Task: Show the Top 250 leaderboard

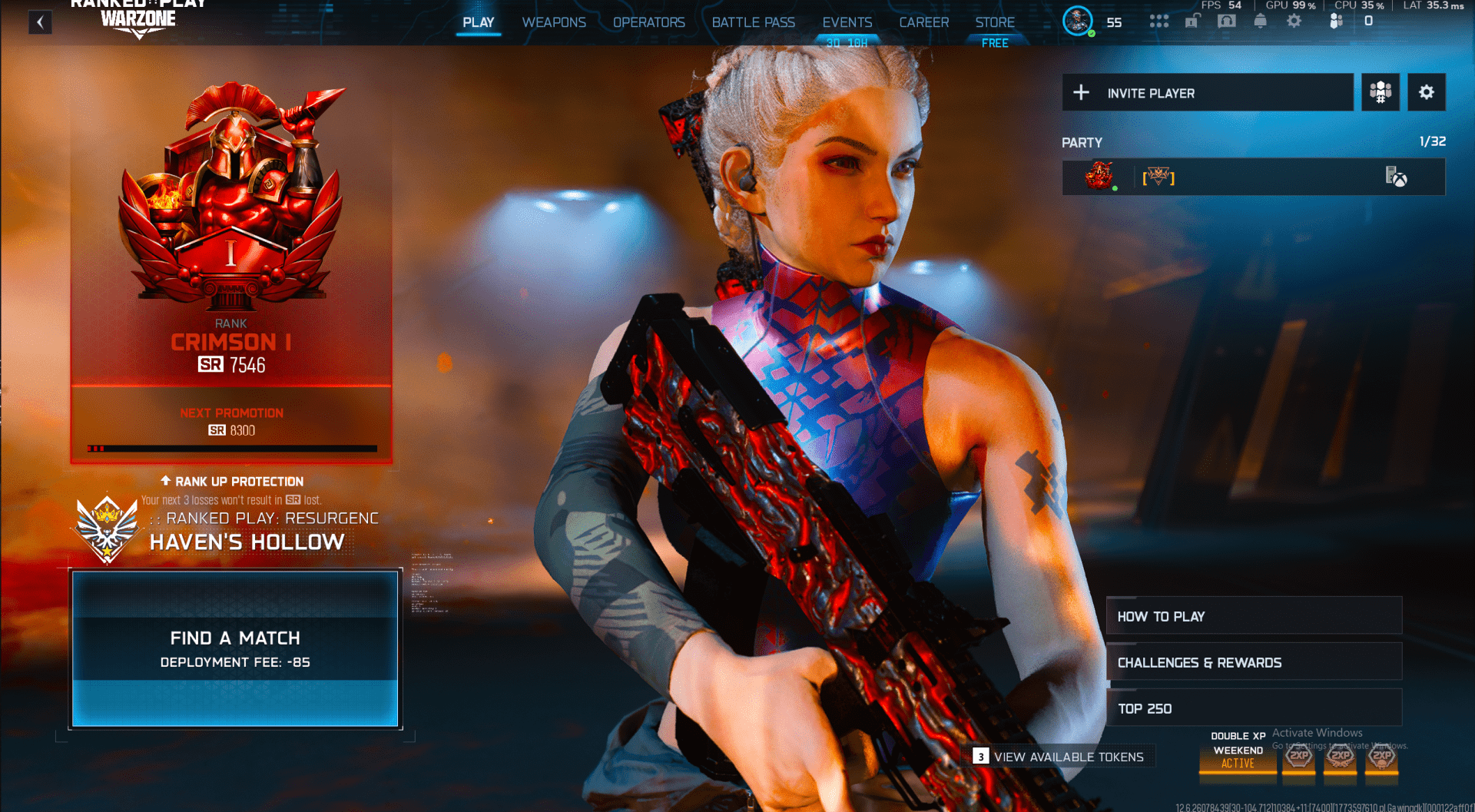Action: tap(1254, 708)
